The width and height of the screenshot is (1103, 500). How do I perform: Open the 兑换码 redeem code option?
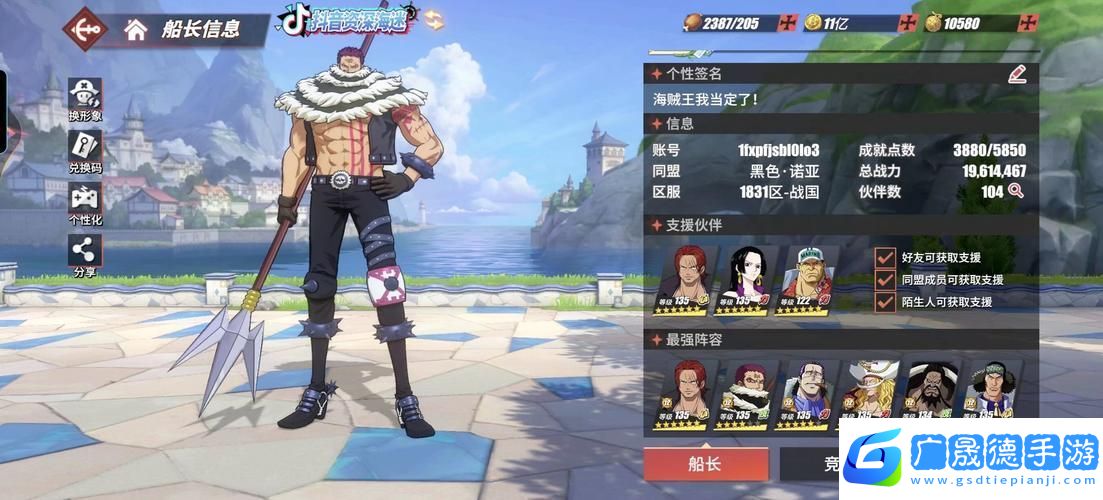(x=84, y=150)
